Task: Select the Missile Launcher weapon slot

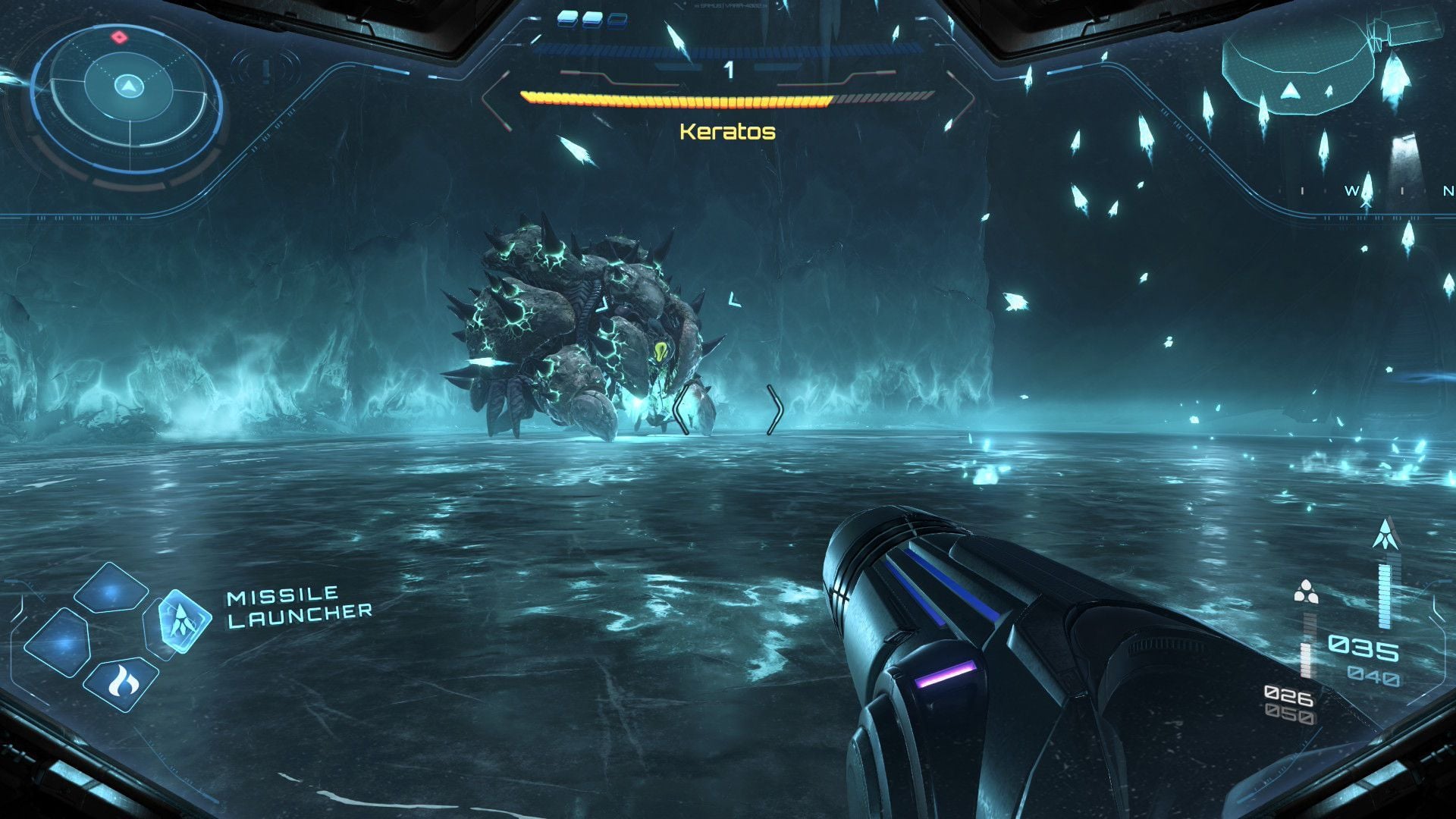Action: point(184,620)
